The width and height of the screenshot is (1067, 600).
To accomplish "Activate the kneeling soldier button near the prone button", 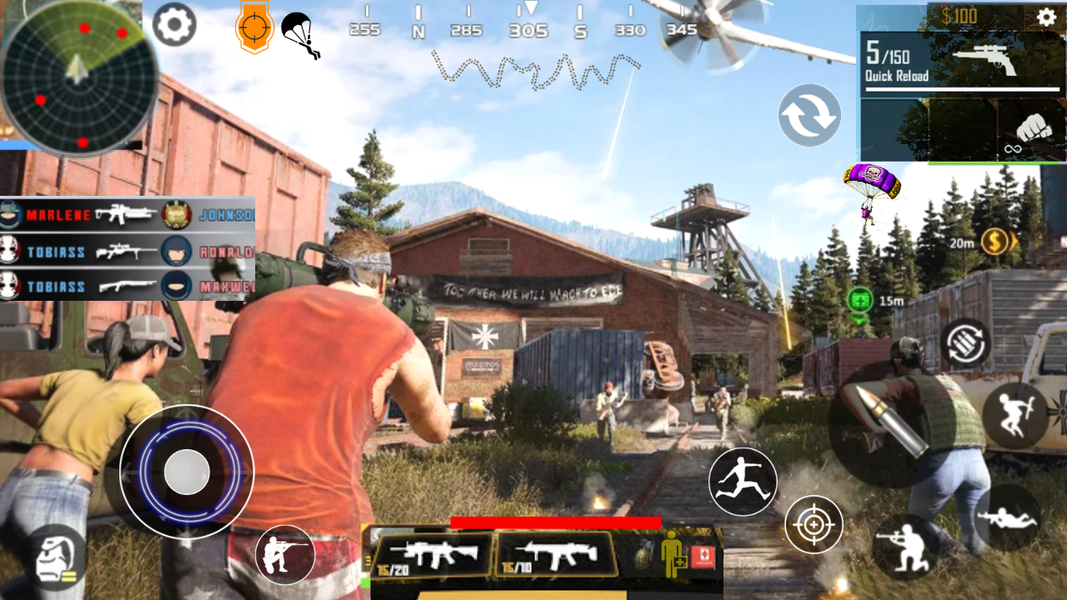I will pyautogui.click(x=905, y=546).
